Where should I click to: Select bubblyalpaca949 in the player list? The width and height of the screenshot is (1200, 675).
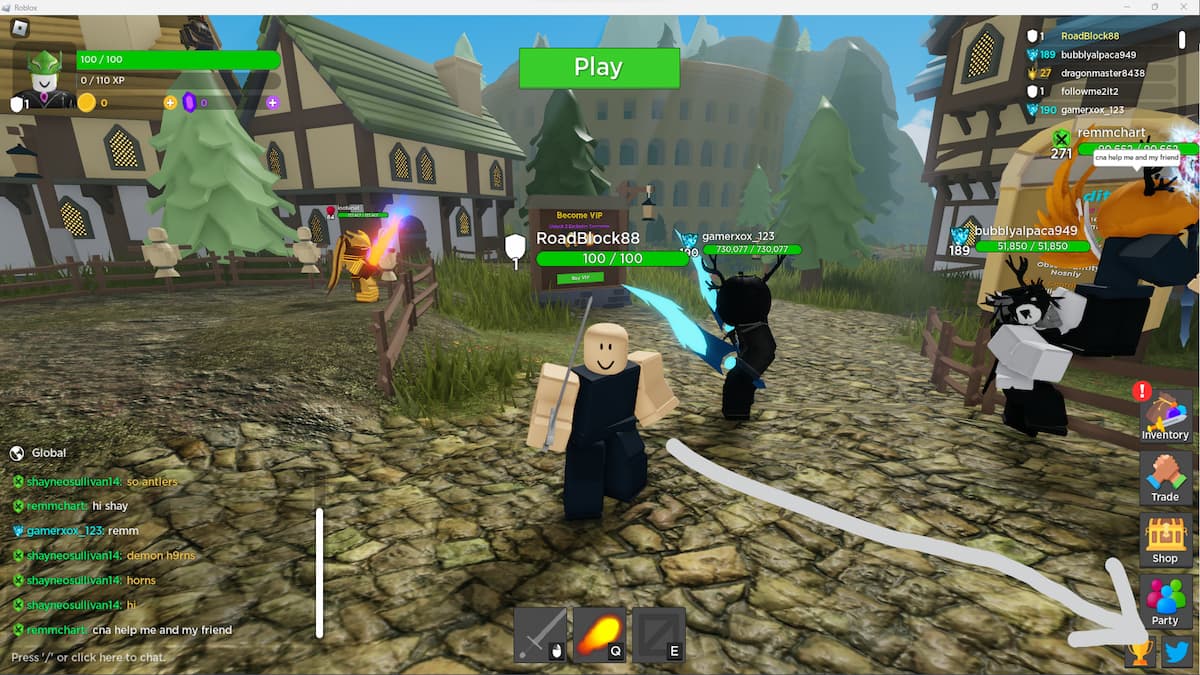(x=1098, y=55)
